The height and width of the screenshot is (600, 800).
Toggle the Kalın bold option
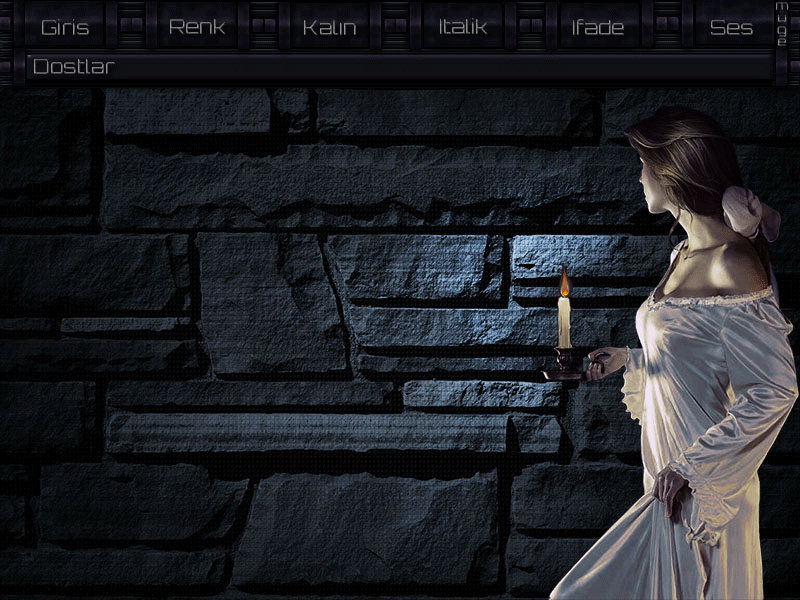pos(329,27)
